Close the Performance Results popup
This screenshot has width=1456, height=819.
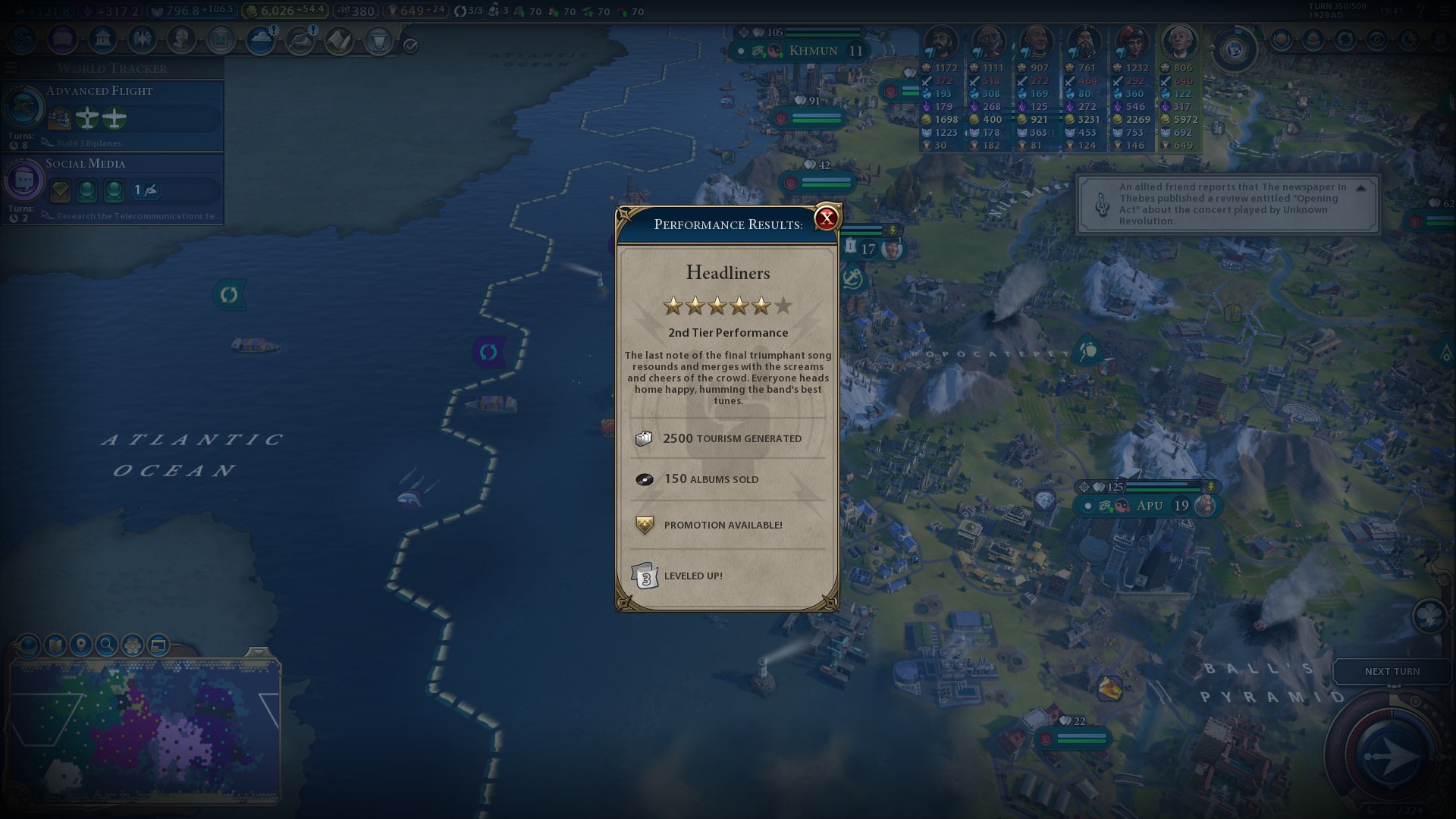pos(826,218)
